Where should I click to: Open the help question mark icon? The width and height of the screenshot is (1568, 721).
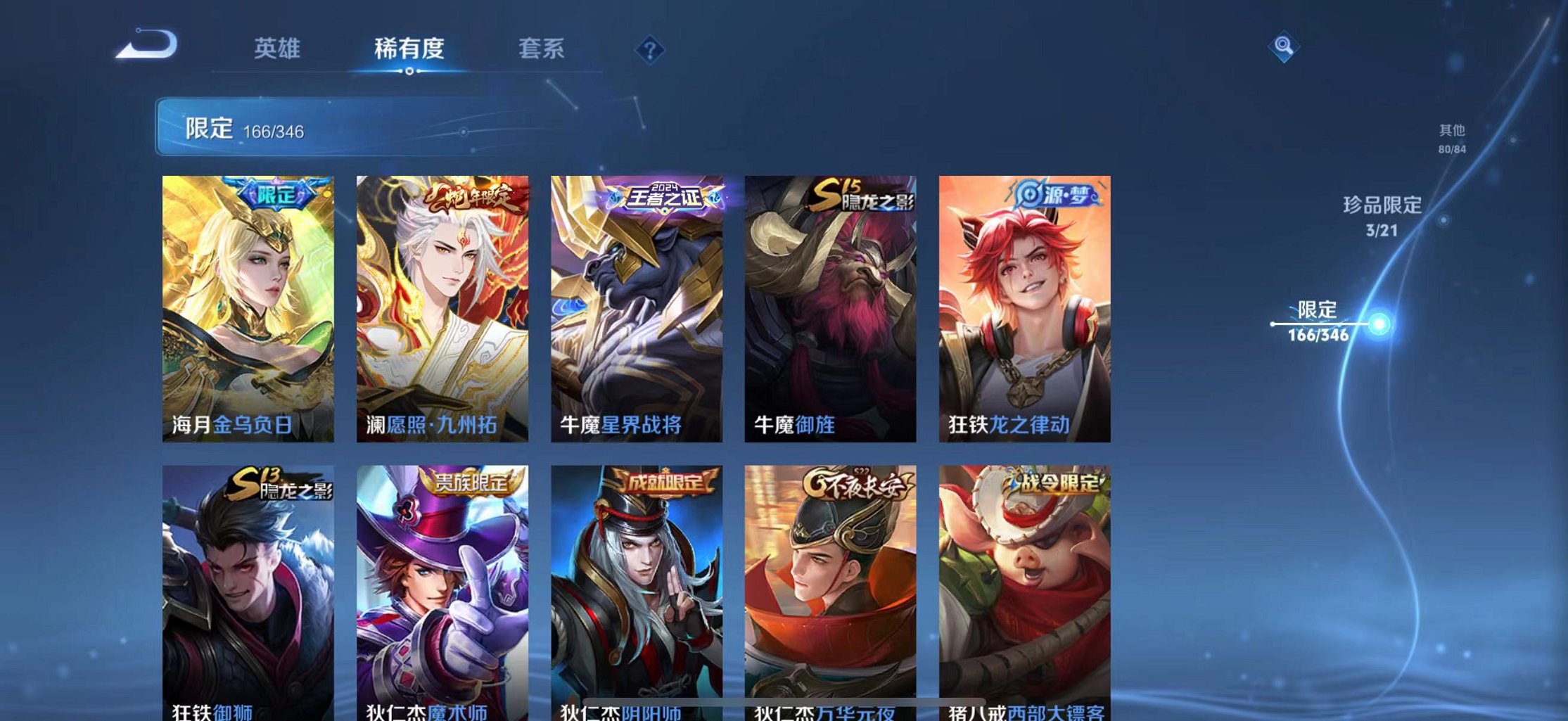pyautogui.click(x=651, y=50)
